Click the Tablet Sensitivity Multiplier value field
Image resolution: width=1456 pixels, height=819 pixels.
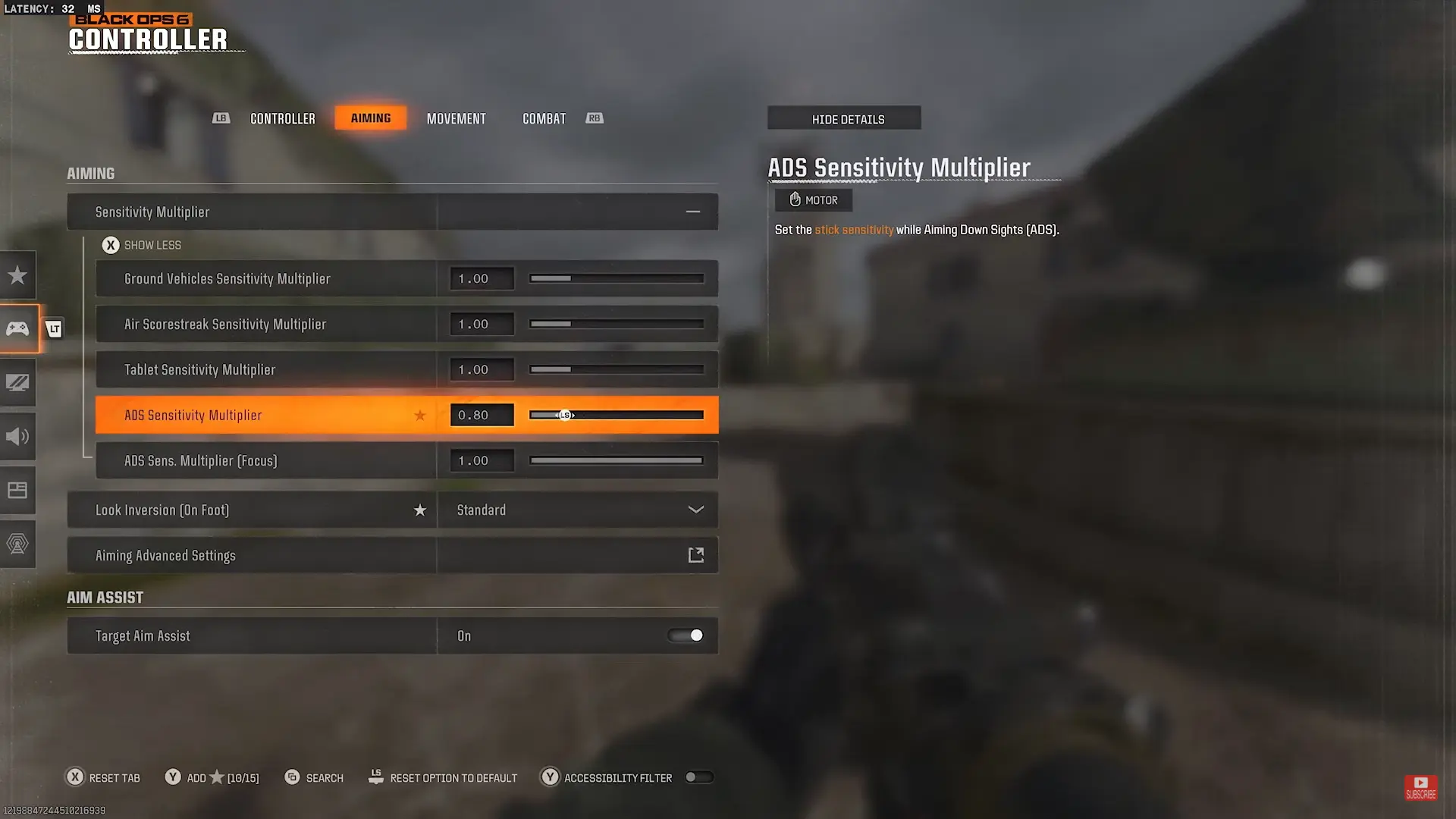click(x=481, y=369)
